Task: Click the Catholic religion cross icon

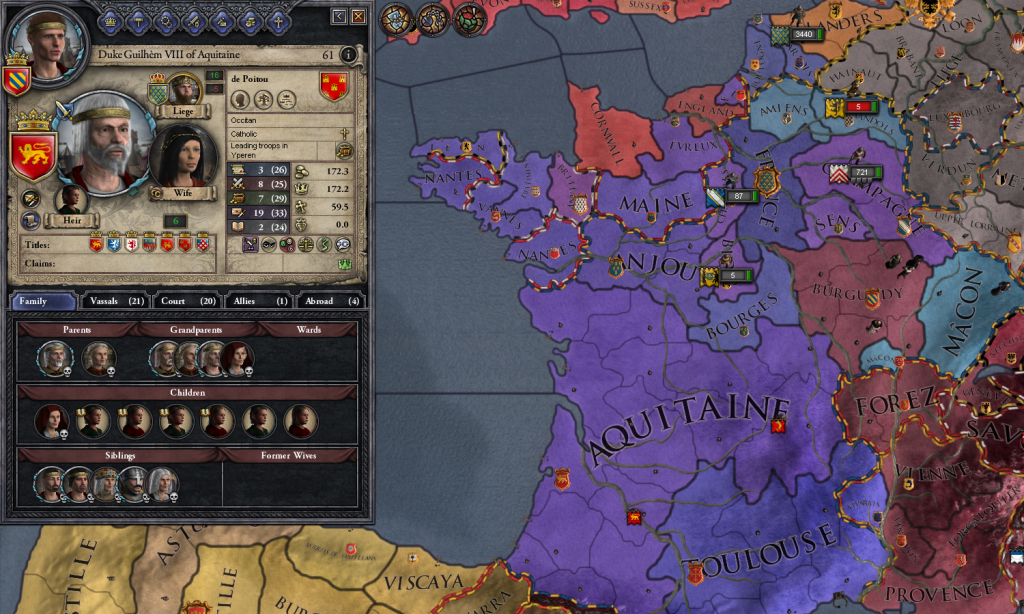Action: tap(344, 133)
